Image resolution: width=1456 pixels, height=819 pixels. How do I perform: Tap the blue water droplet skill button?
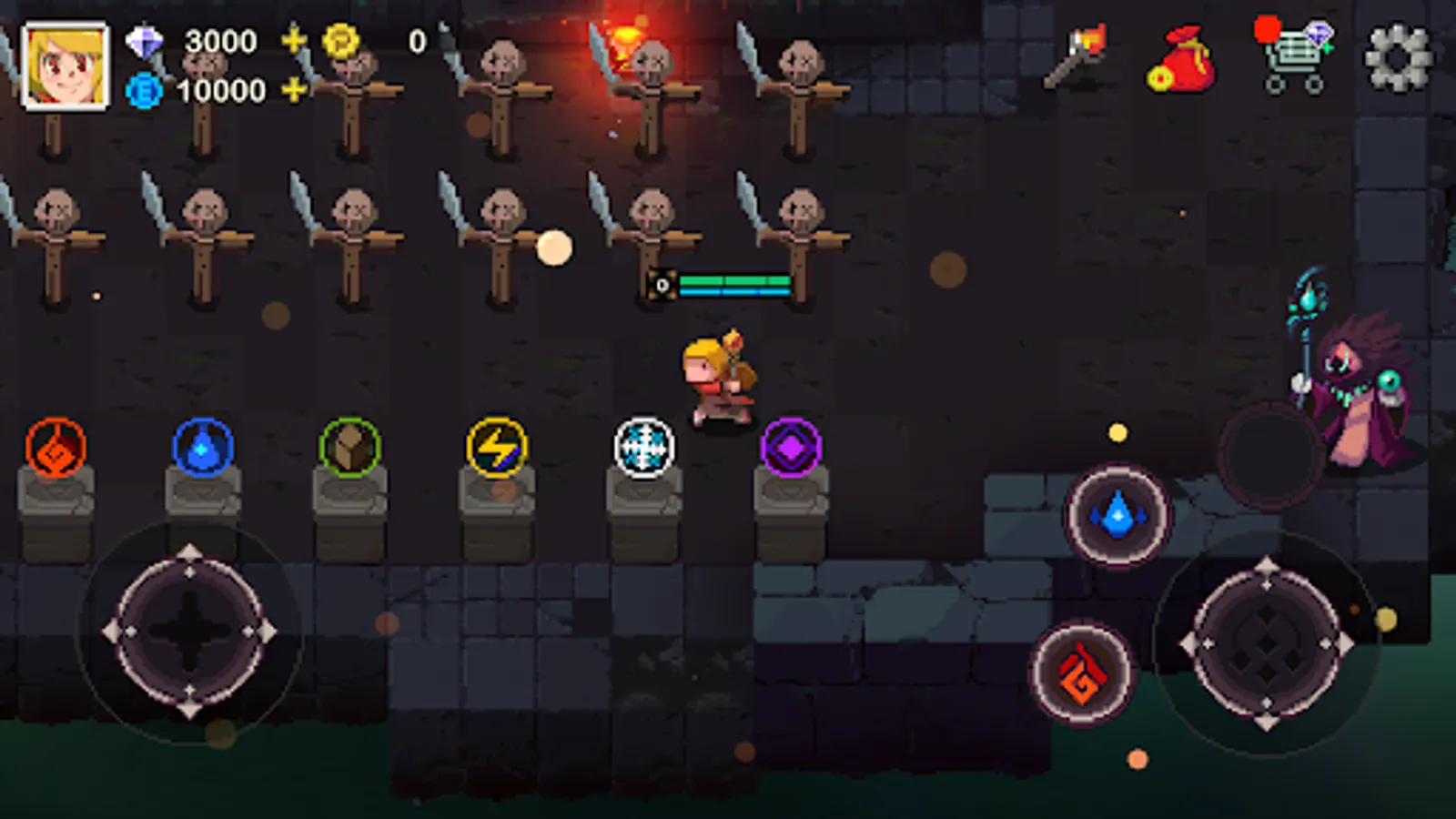coord(1117,516)
